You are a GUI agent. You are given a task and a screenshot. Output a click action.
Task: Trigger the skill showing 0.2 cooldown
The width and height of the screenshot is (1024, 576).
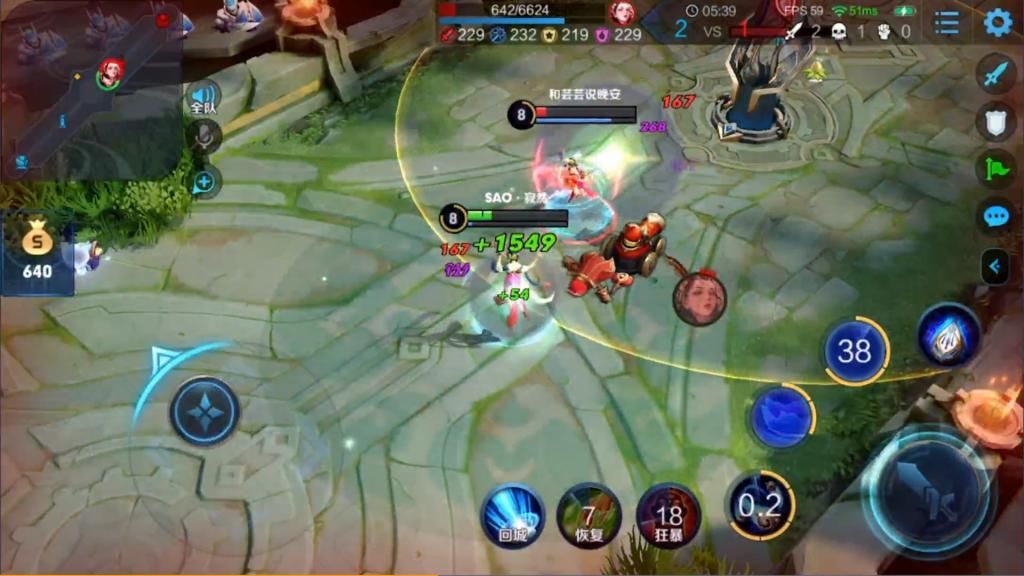pos(760,505)
